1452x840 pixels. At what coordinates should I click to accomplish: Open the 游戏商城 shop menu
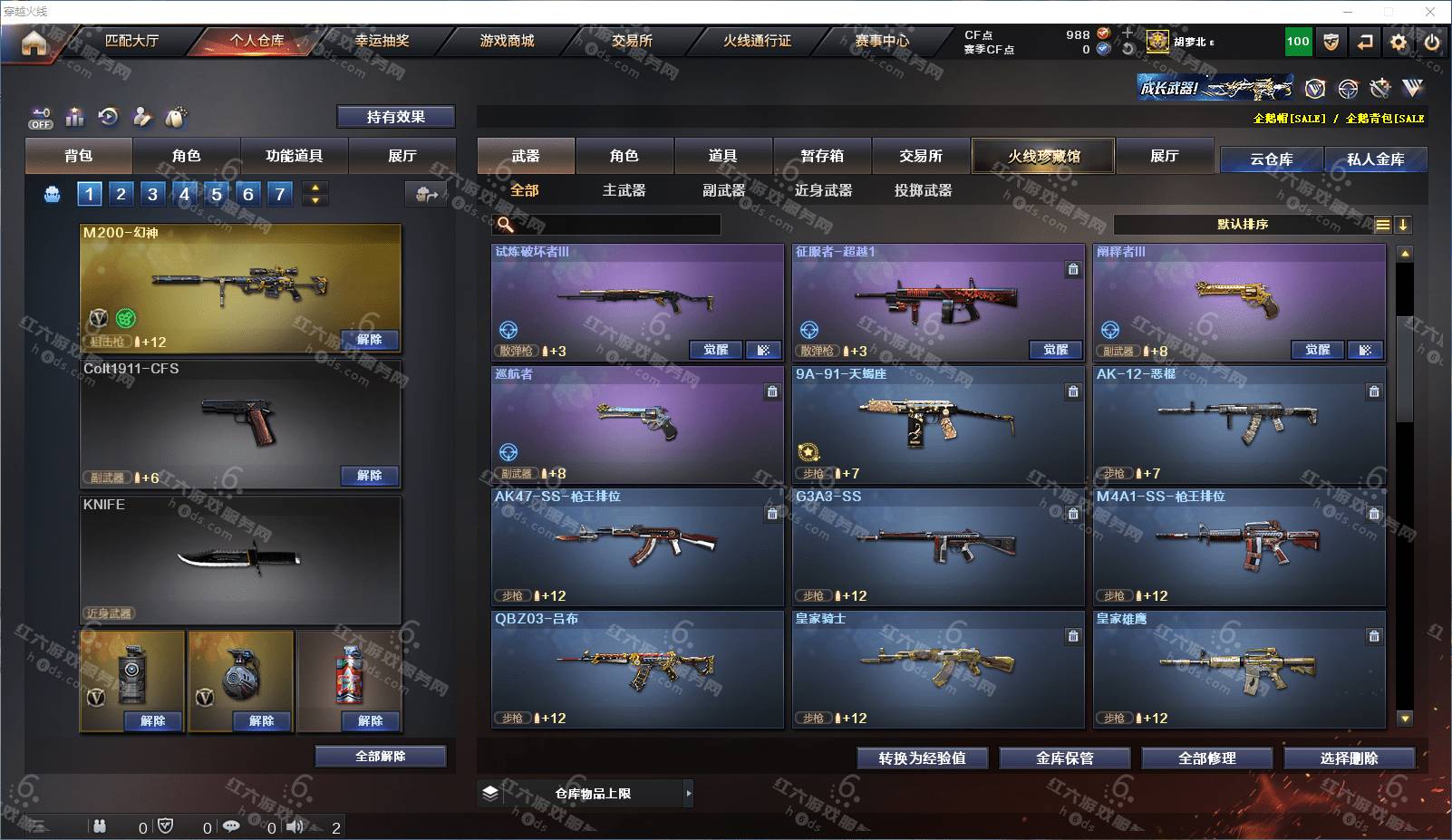(507, 41)
